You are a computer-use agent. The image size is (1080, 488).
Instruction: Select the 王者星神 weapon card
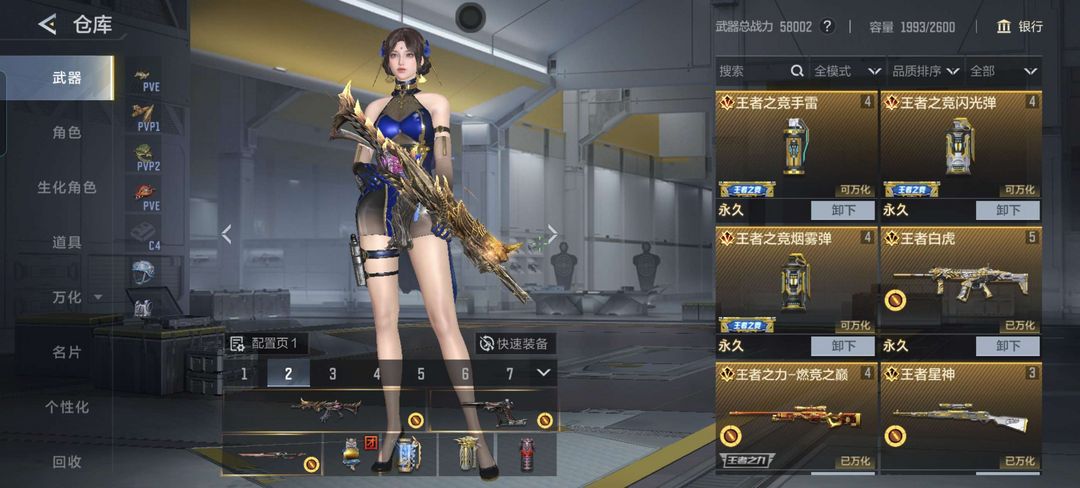(961, 417)
